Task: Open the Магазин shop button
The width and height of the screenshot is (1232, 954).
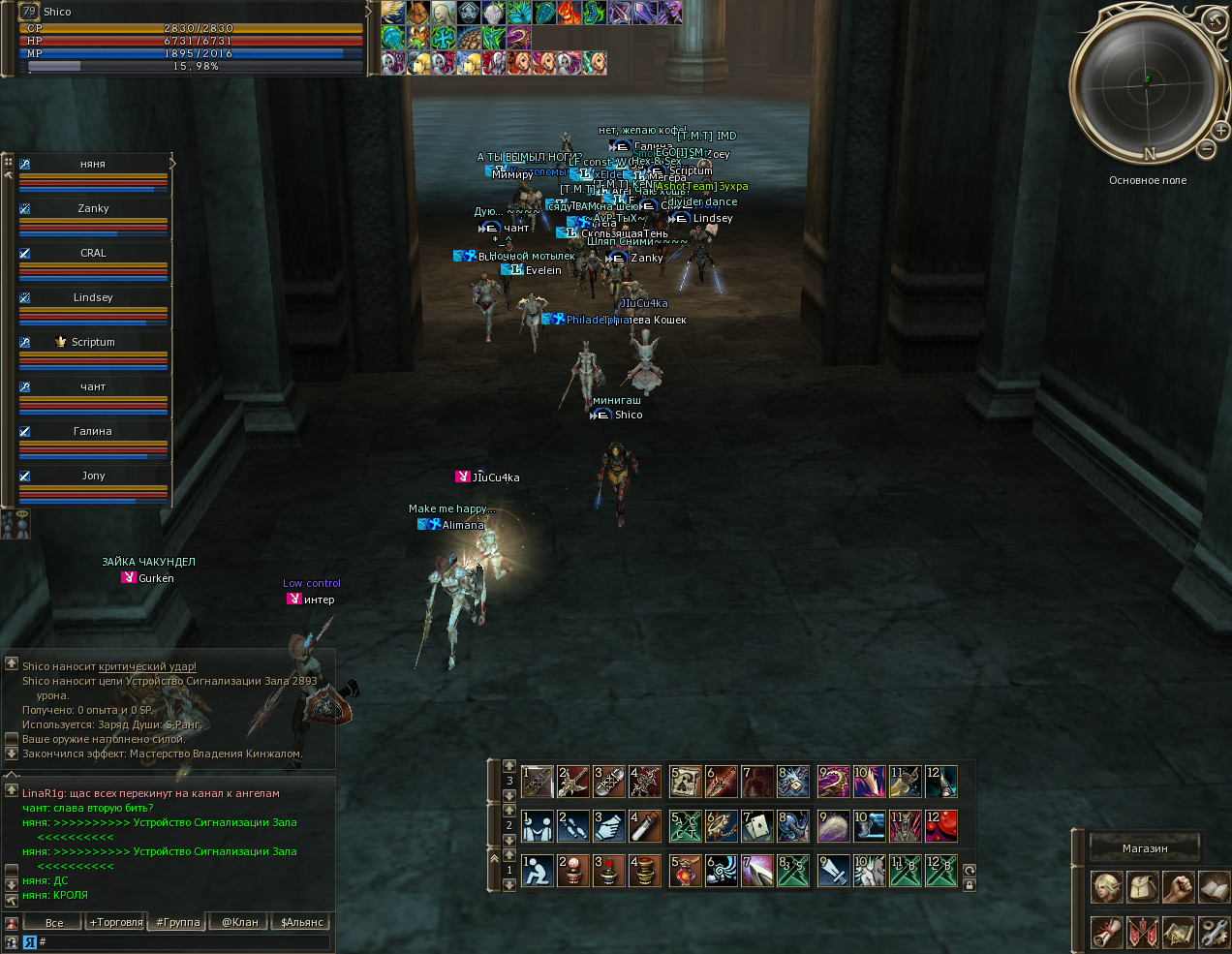Action: 1145,848
